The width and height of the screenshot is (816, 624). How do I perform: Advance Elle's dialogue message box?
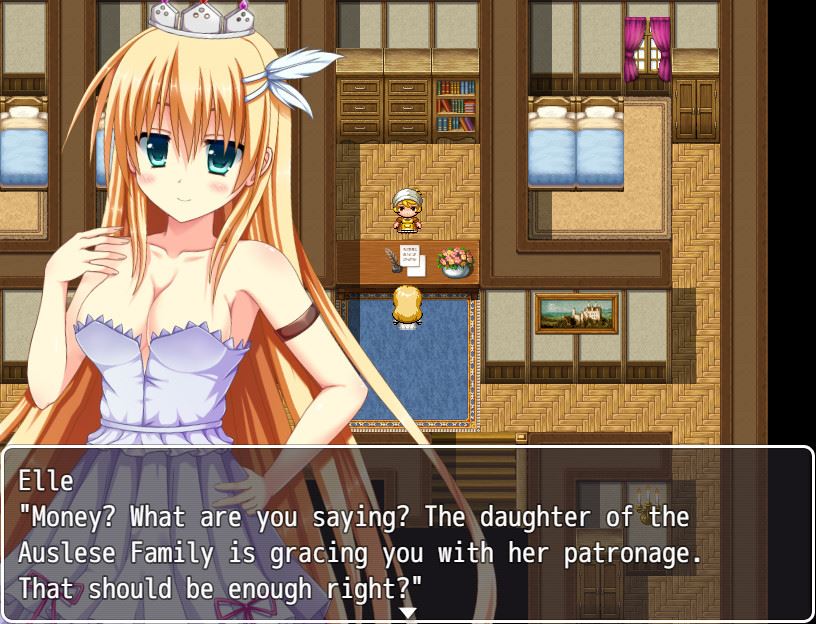coord(408,534)
